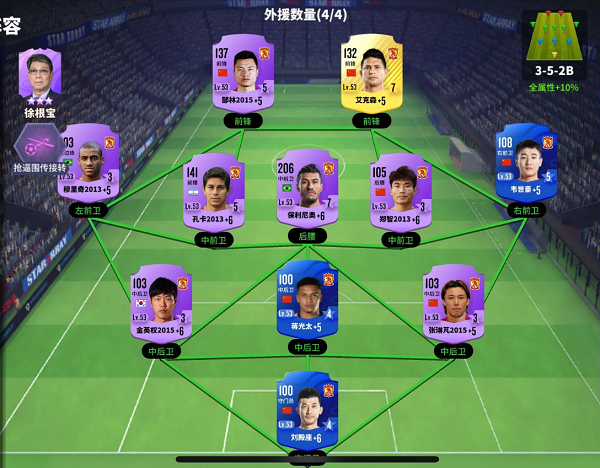
Task: Open coach 徐根宝 card
Action: coord(40,78)
